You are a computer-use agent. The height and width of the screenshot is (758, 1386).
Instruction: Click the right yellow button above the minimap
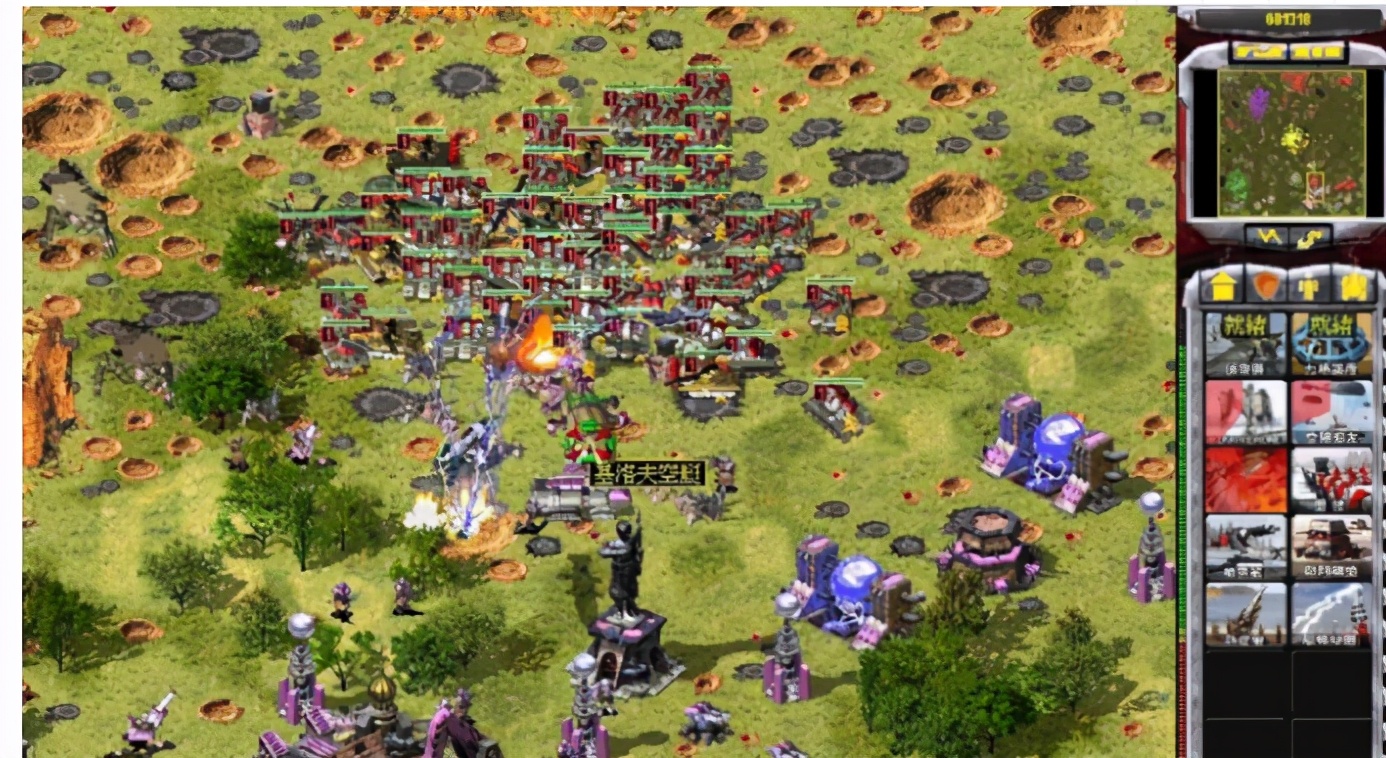pyautogui.click(x=1316, y=51)
